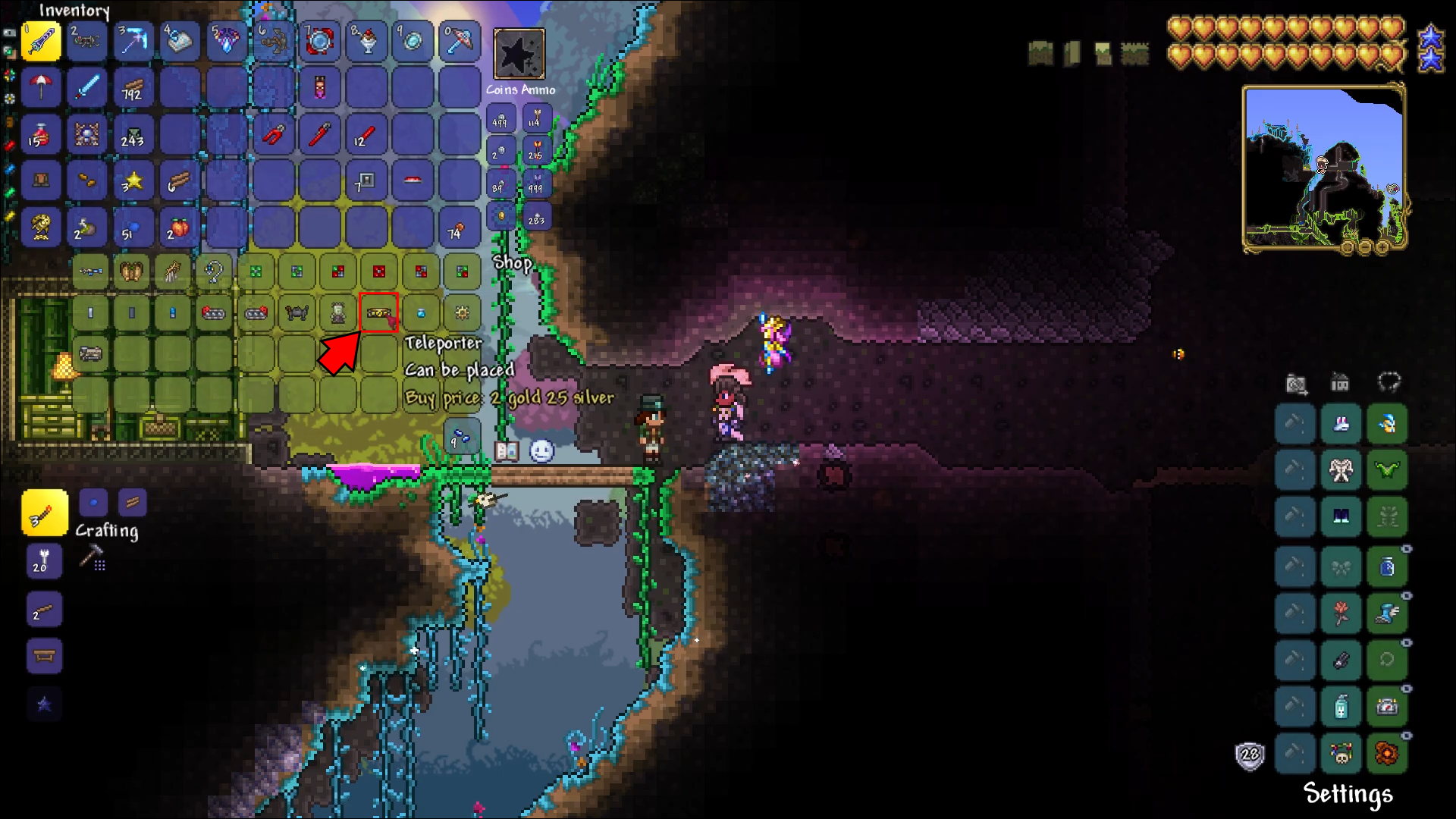Pick up the stack of 792 wood
The width and height of the screenshot is (1456, 819).
click(133, 88)
